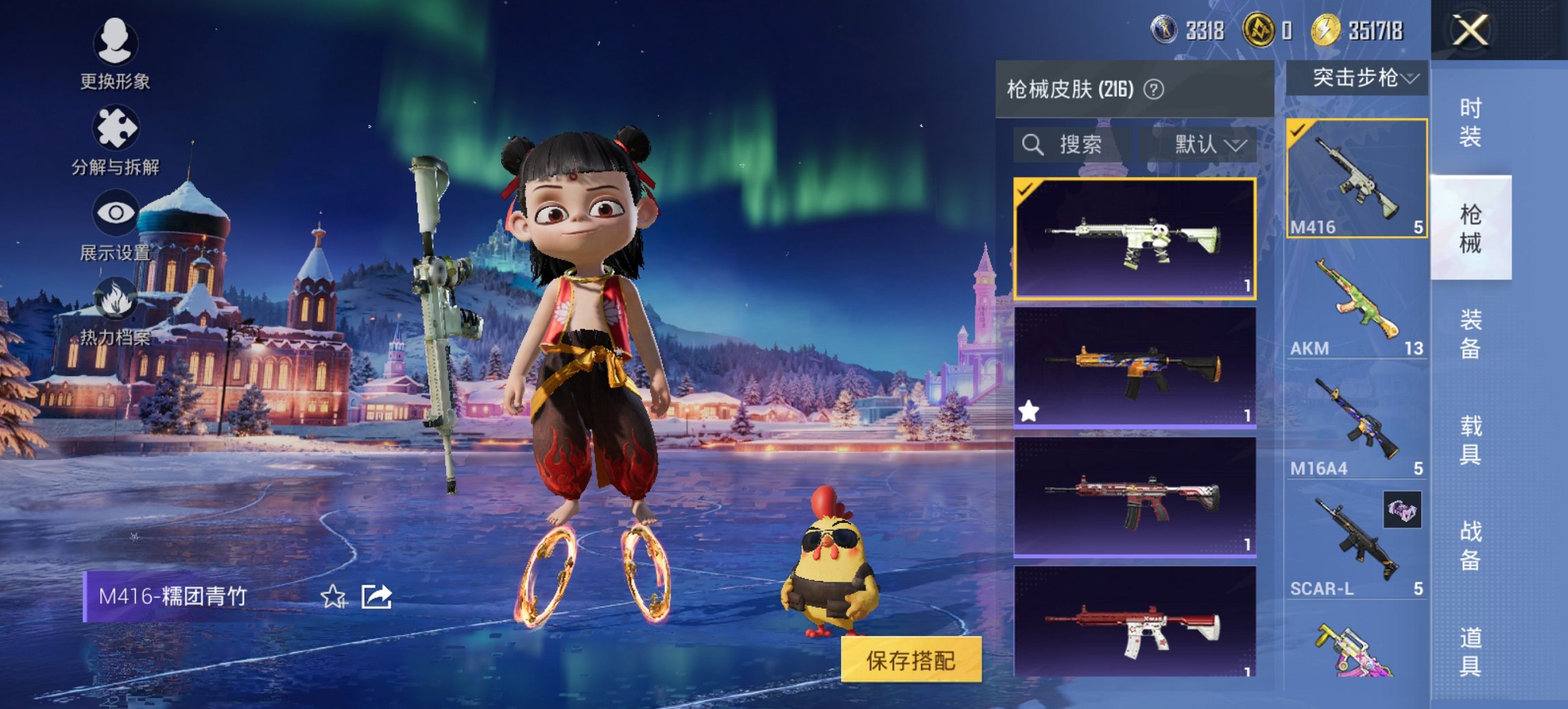Close the wardrobe with the X button
Viewport: 1568px width, 709px height.
(x=1470, y=31)
